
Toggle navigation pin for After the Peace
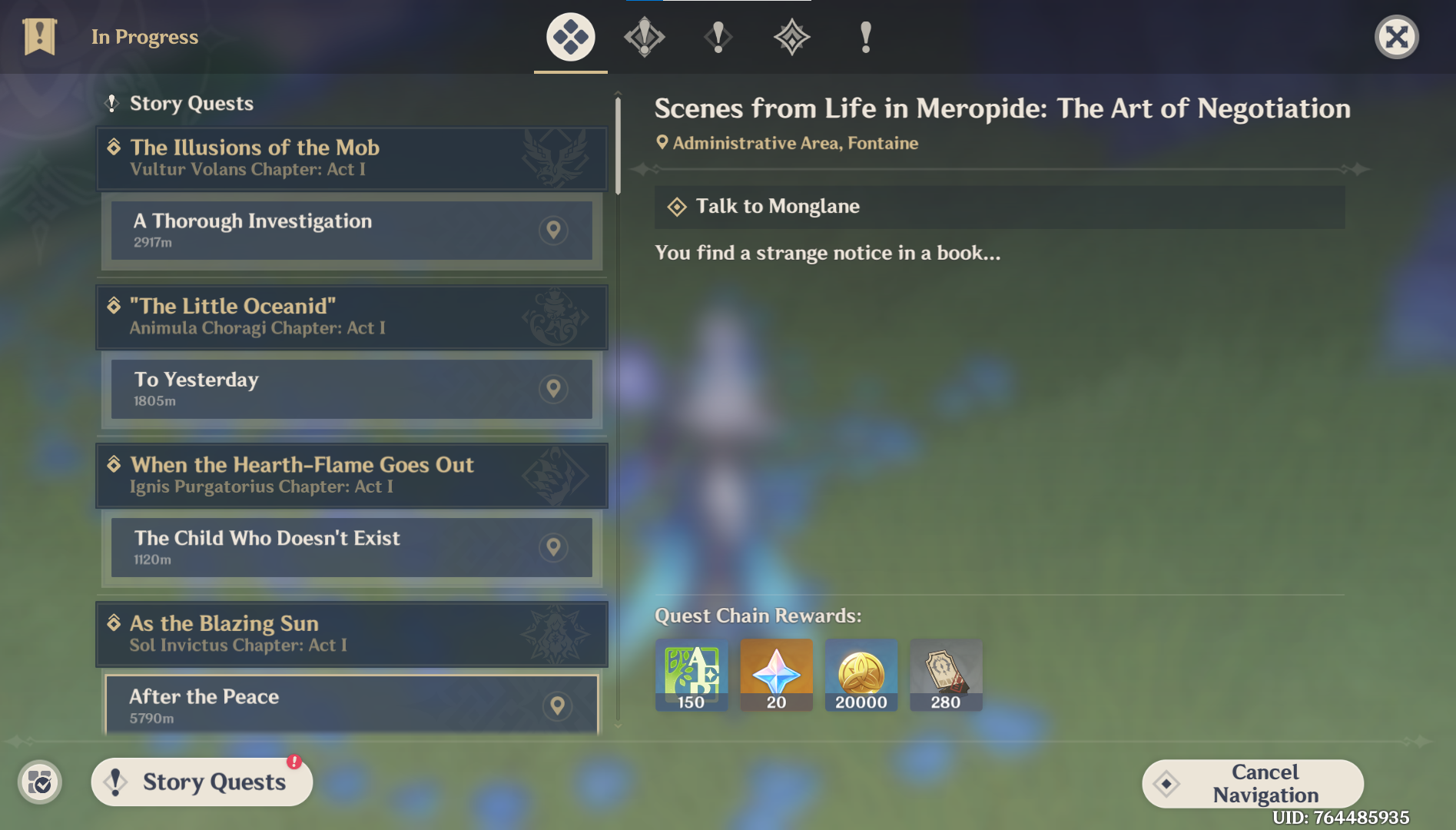558,704
